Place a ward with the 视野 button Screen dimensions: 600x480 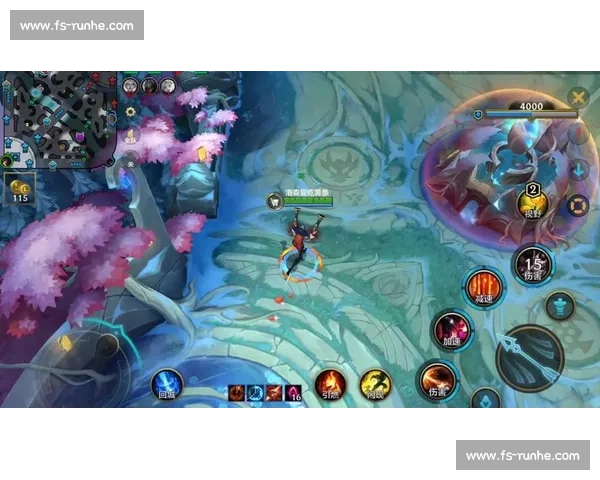532,203
